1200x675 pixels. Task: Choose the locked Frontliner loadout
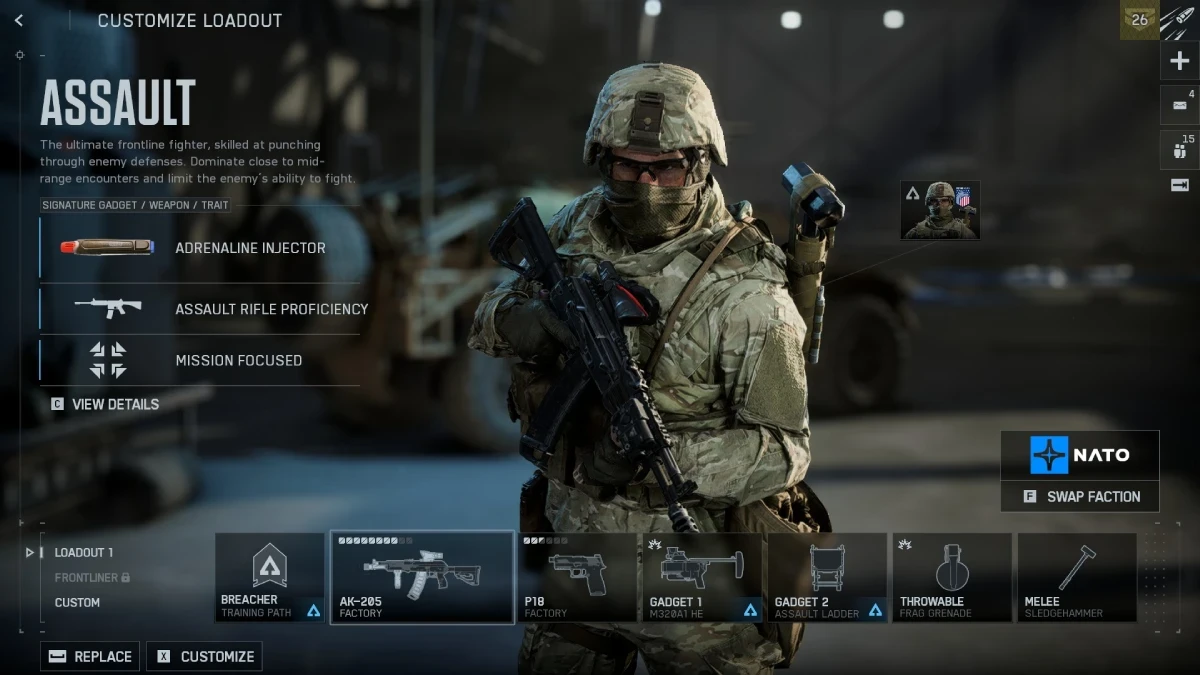91,577
